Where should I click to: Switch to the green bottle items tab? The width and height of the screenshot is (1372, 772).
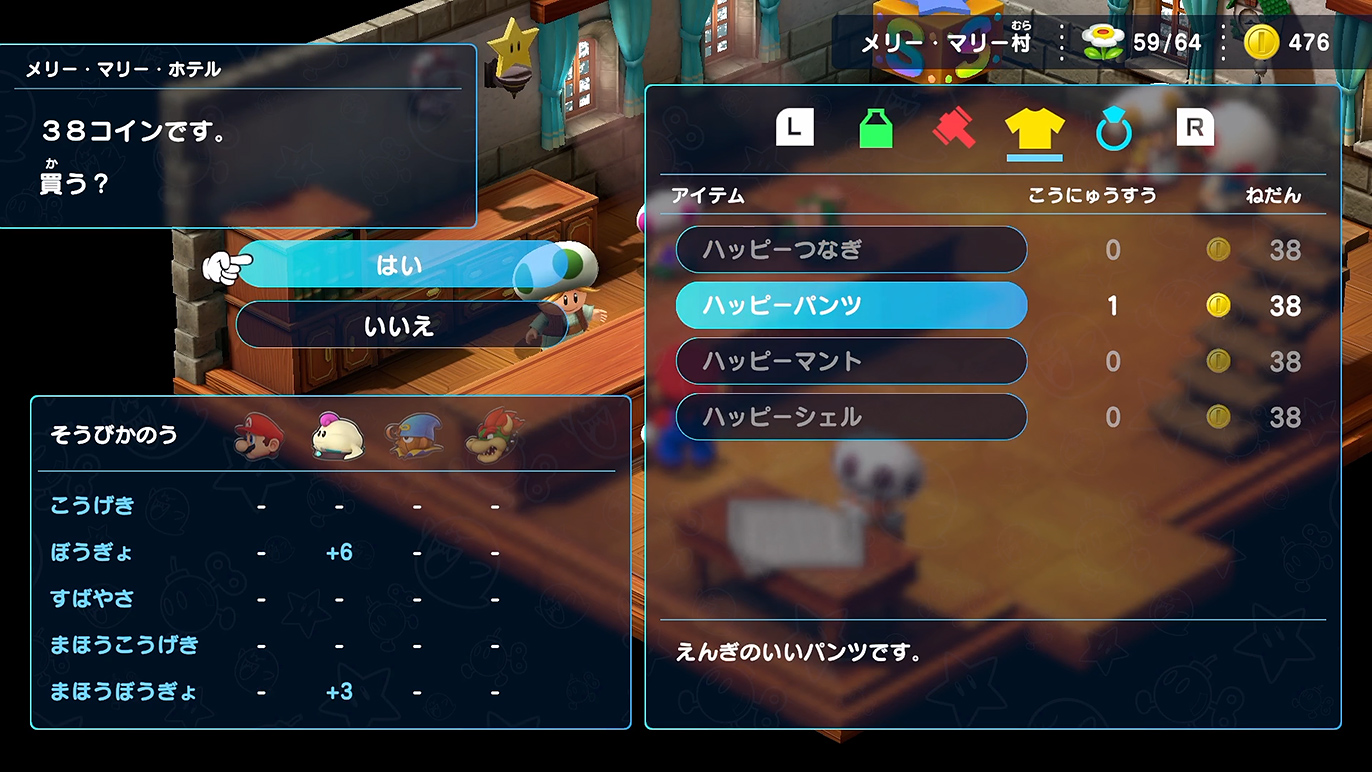(x=876, y=129)
